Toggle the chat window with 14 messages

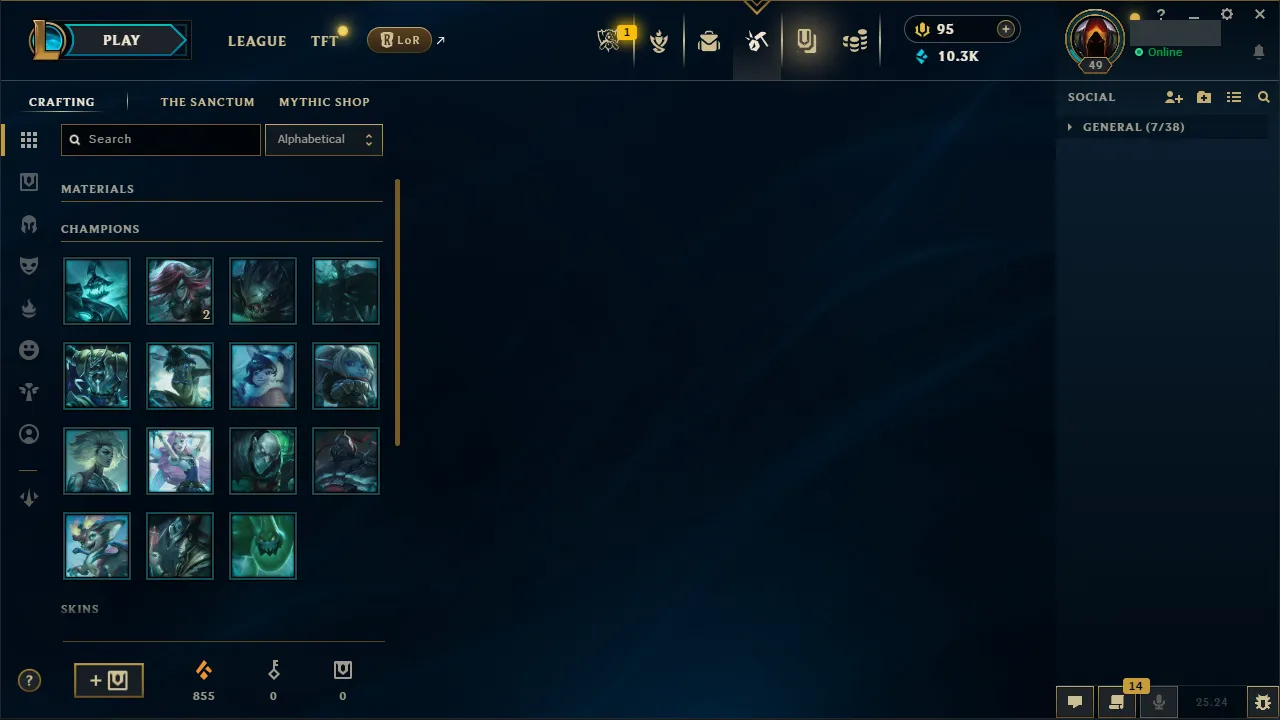[1117, 701]
